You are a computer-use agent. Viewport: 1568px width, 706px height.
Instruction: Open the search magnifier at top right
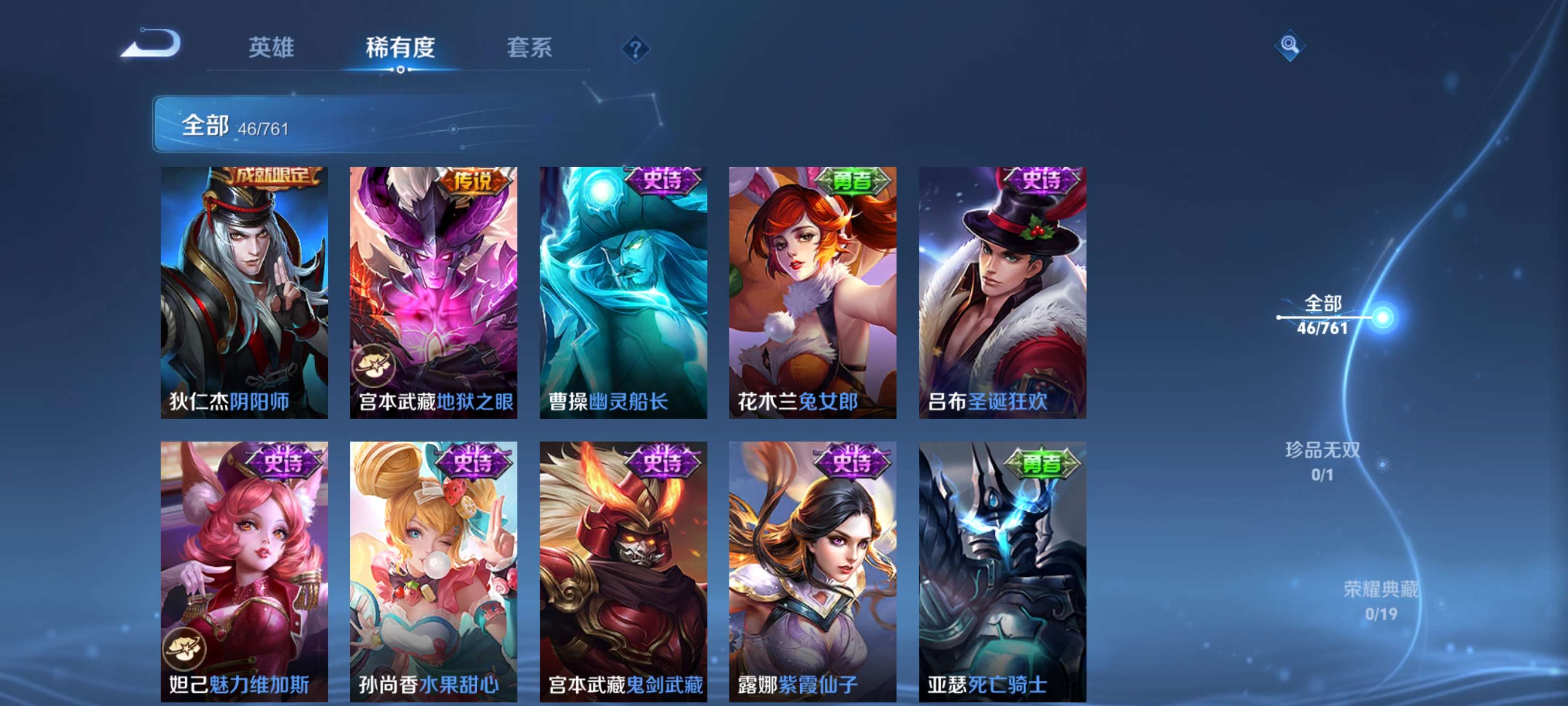point(1290,45)
